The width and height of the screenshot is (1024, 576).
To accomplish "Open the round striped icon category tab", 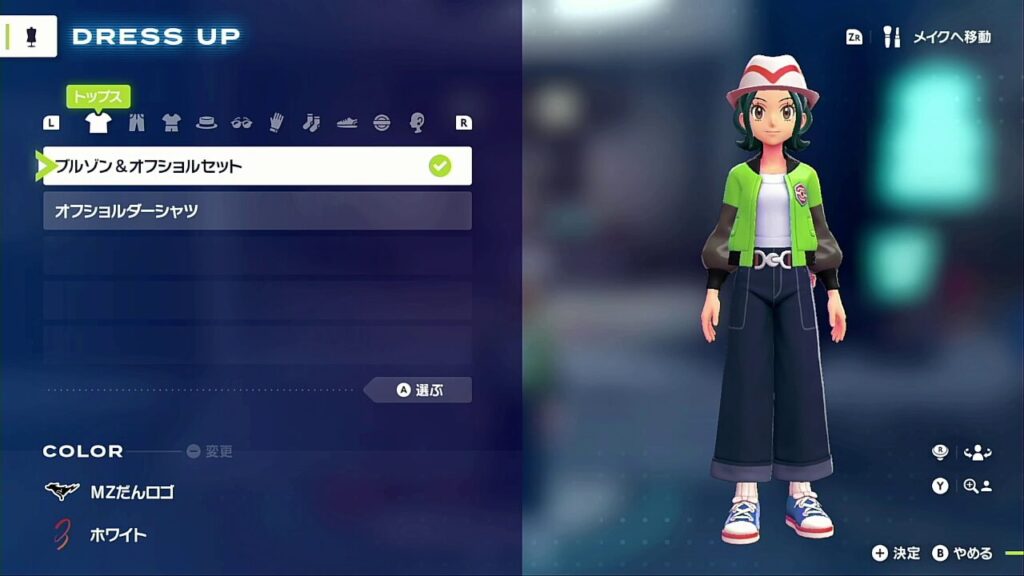I will click(x=381, y=123).
